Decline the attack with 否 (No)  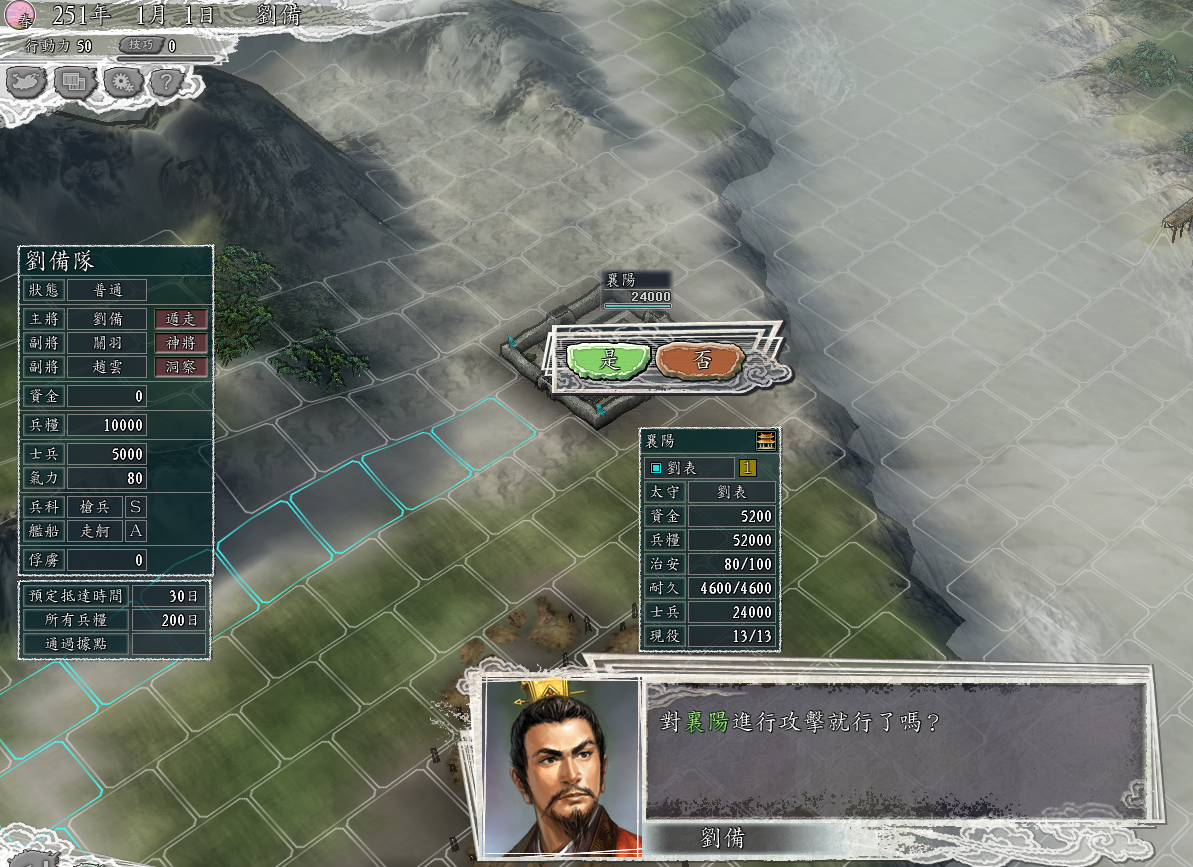coord(701,360)
